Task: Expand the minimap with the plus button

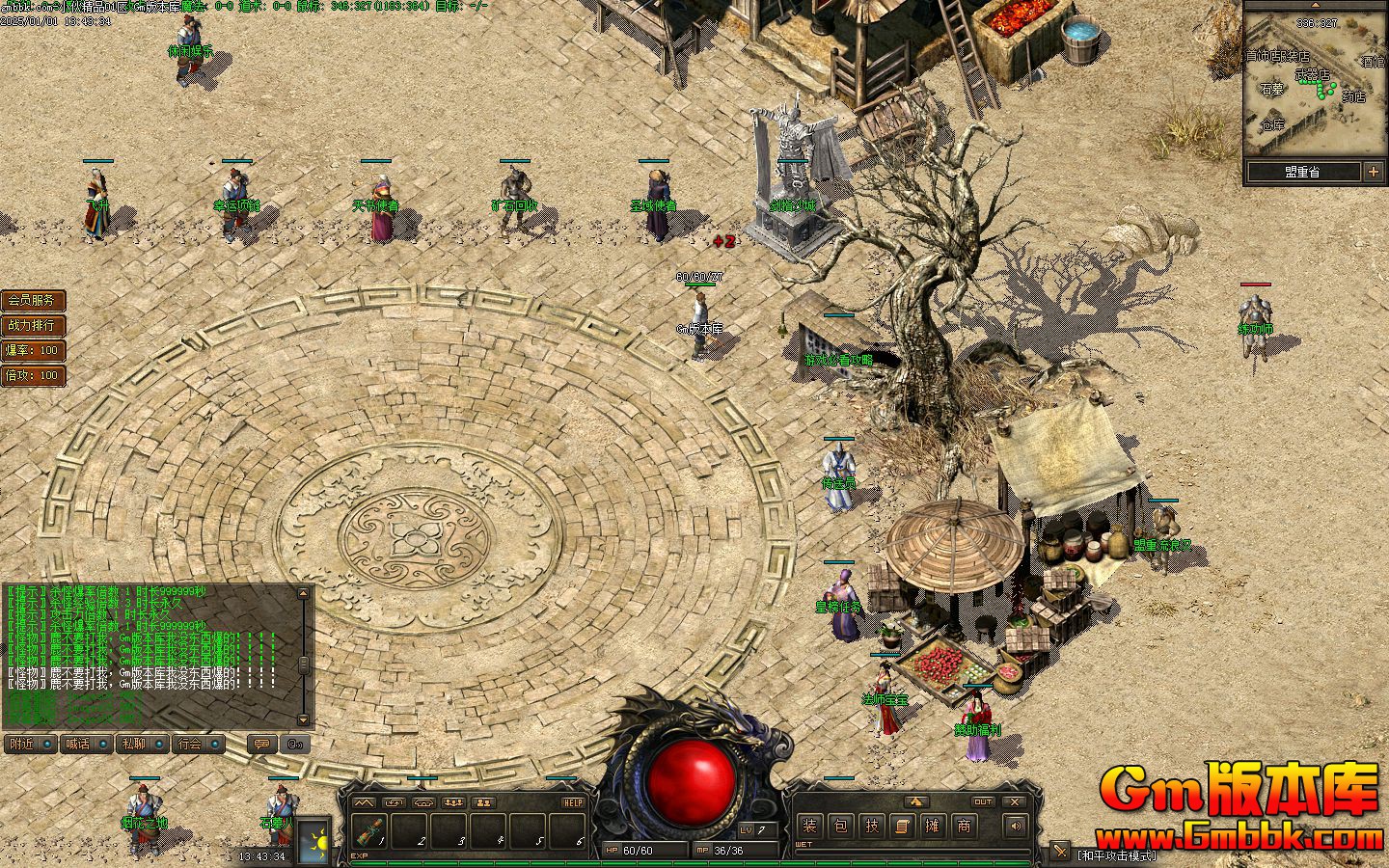Action: pyautogui.click(x=1374, y=172)
